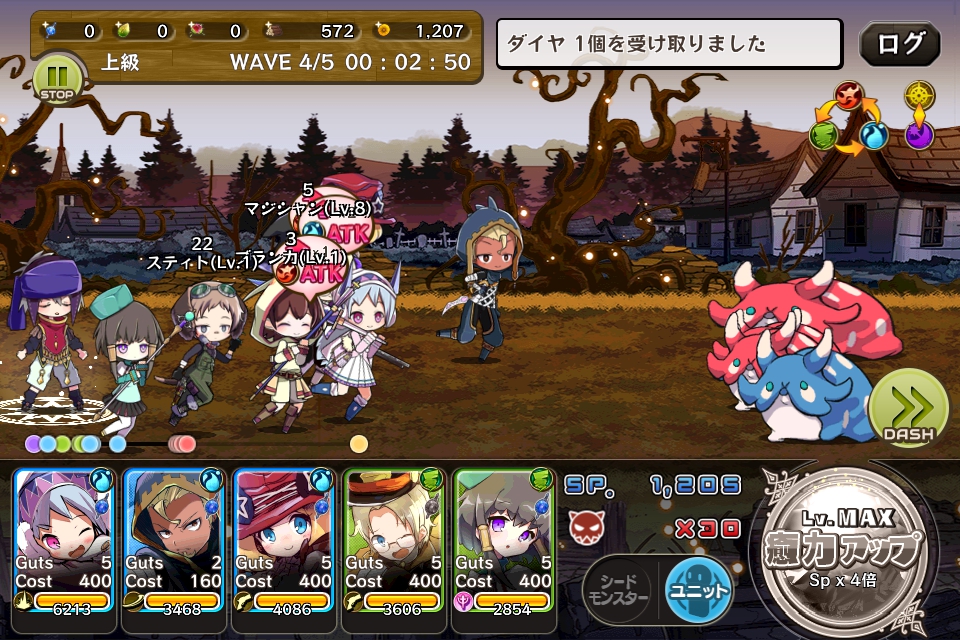Screen dimensions: 960x640
Task: Summon the red-hat magician unit card
Action: pos(284,540)
